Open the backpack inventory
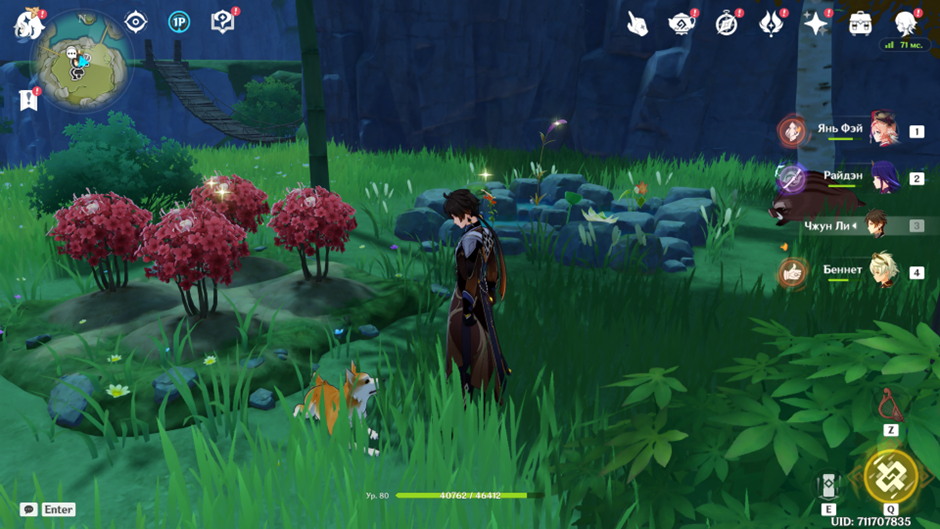 point(860,23)
